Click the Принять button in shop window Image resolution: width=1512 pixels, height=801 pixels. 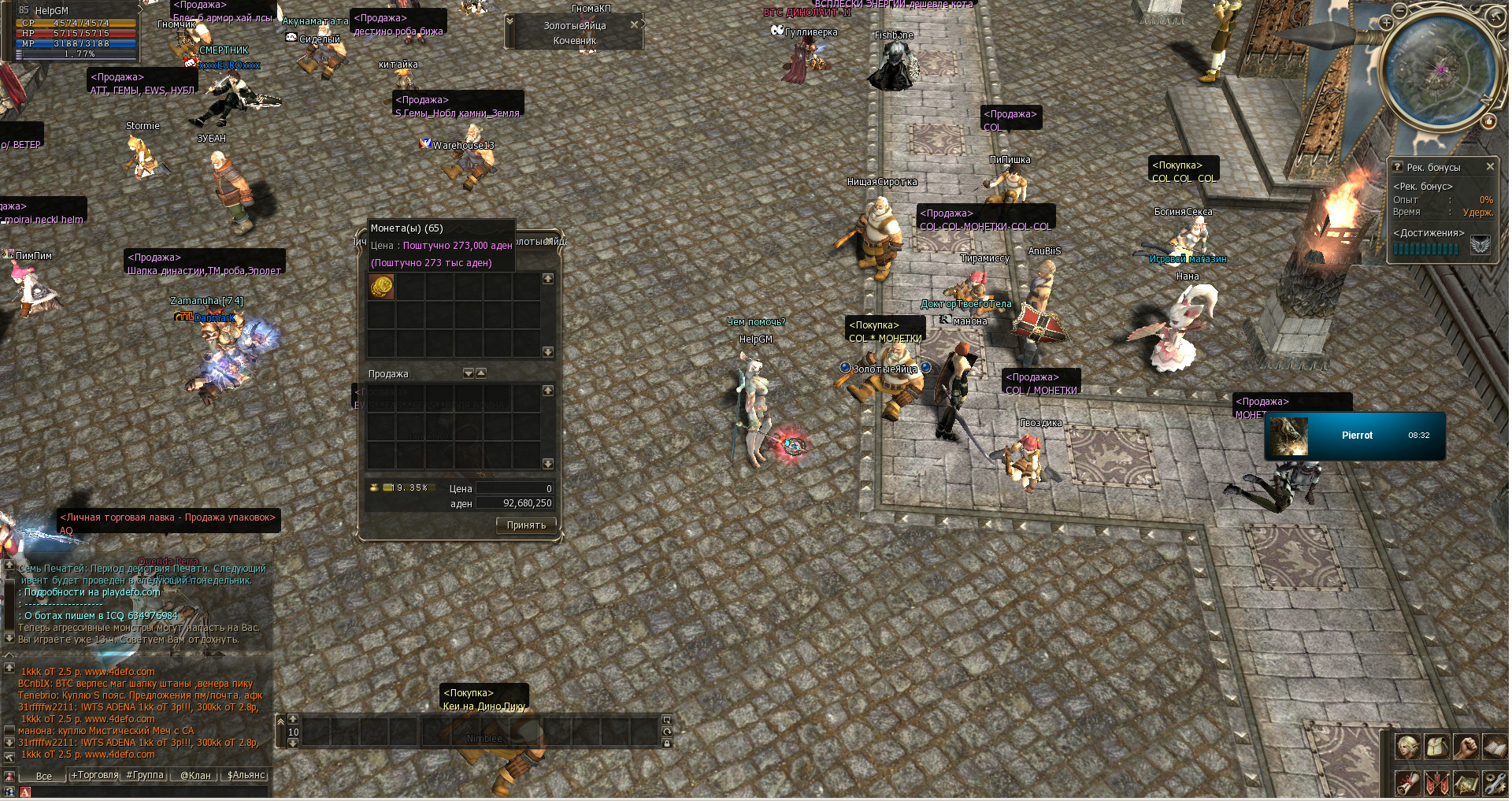coord(526,525)
